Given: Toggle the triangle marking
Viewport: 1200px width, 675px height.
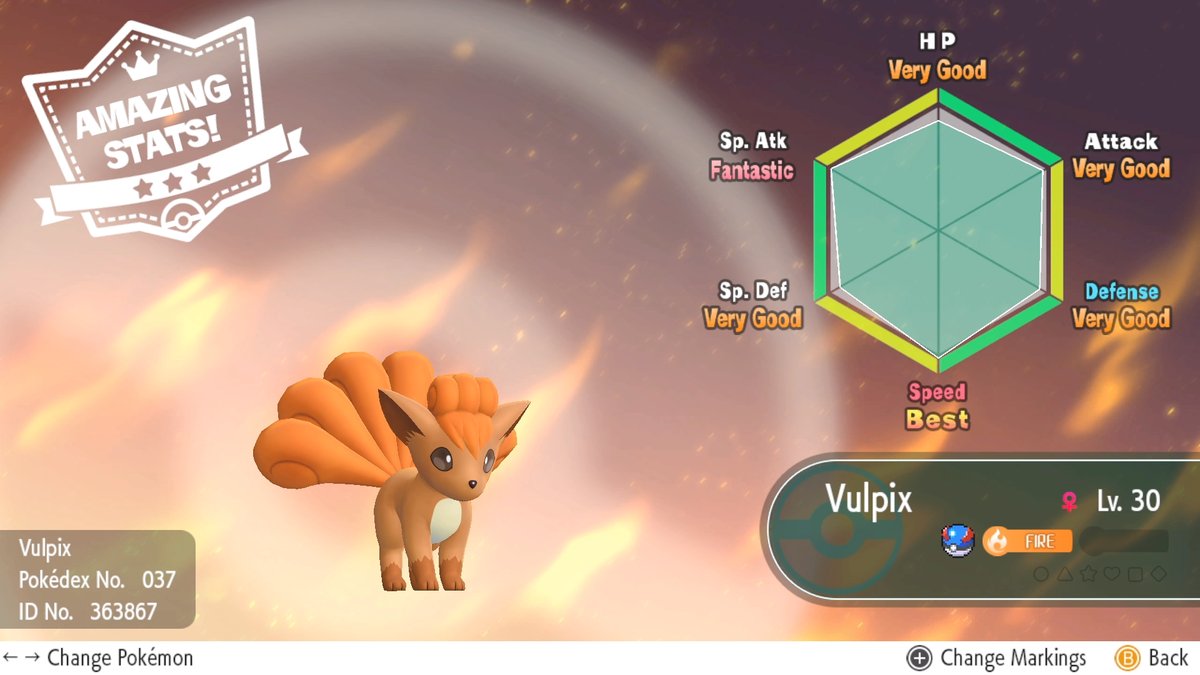Looking at the screenshot, I should click(1064, 574).
